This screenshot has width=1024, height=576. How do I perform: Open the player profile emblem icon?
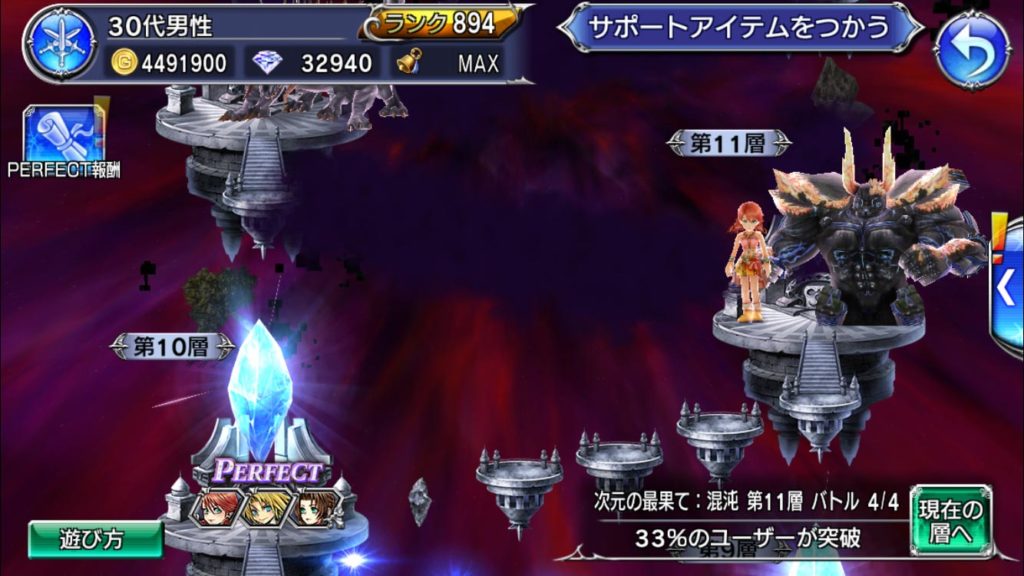(61, 45)
